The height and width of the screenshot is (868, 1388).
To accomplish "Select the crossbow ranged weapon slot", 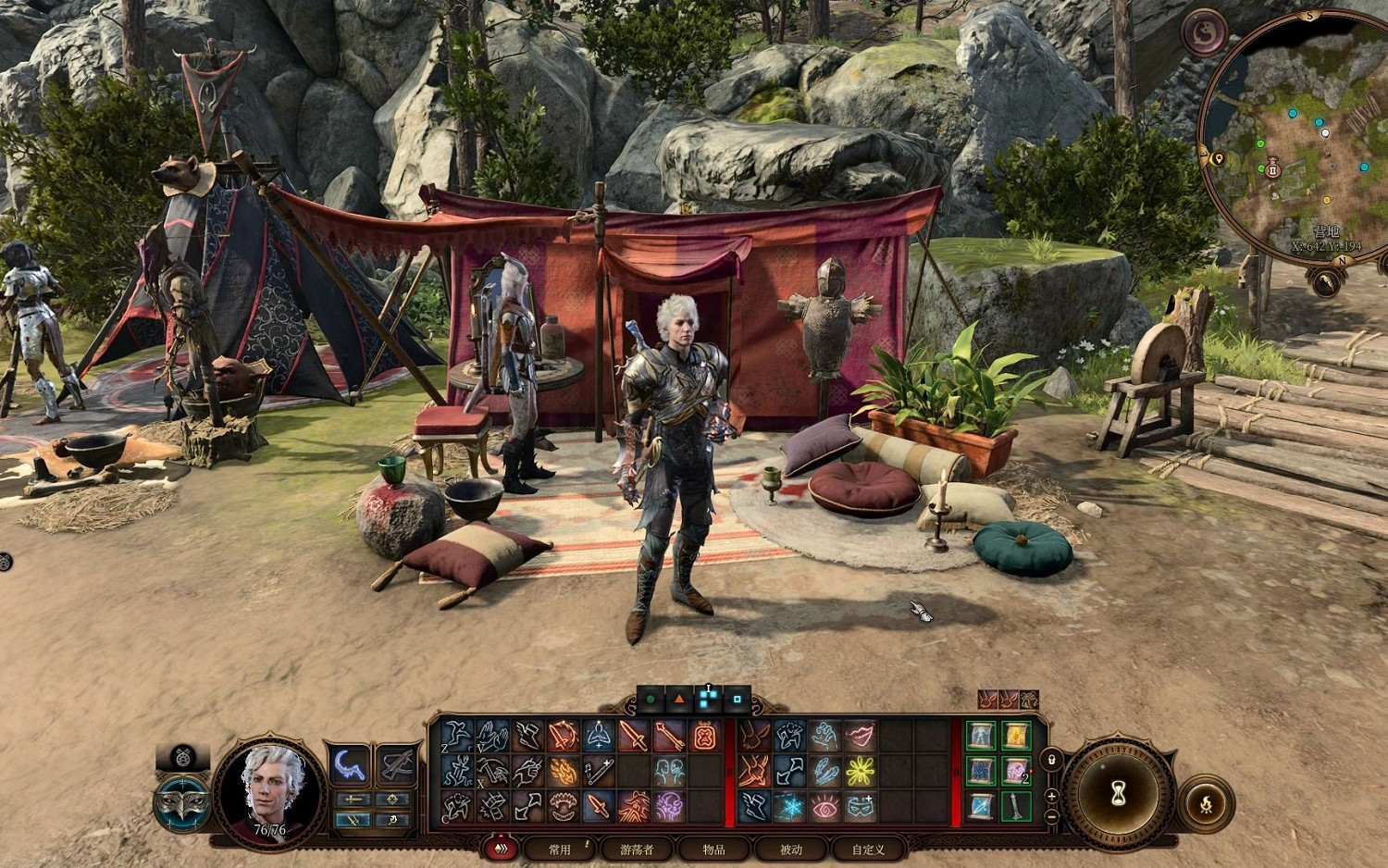I will (x=396, y=764).
